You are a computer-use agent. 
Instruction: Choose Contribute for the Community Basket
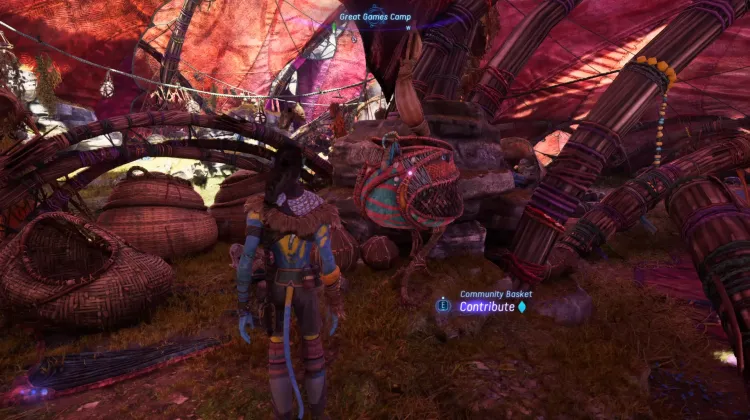click(486, 307)
